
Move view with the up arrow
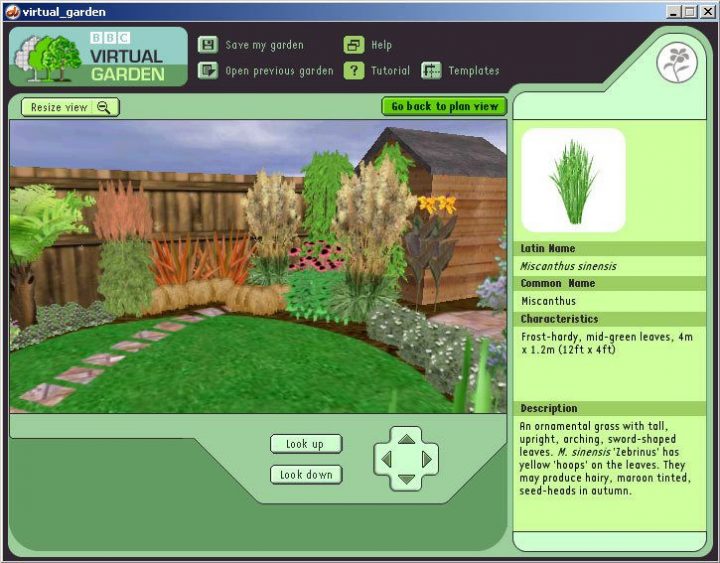[x=406, y=438]
